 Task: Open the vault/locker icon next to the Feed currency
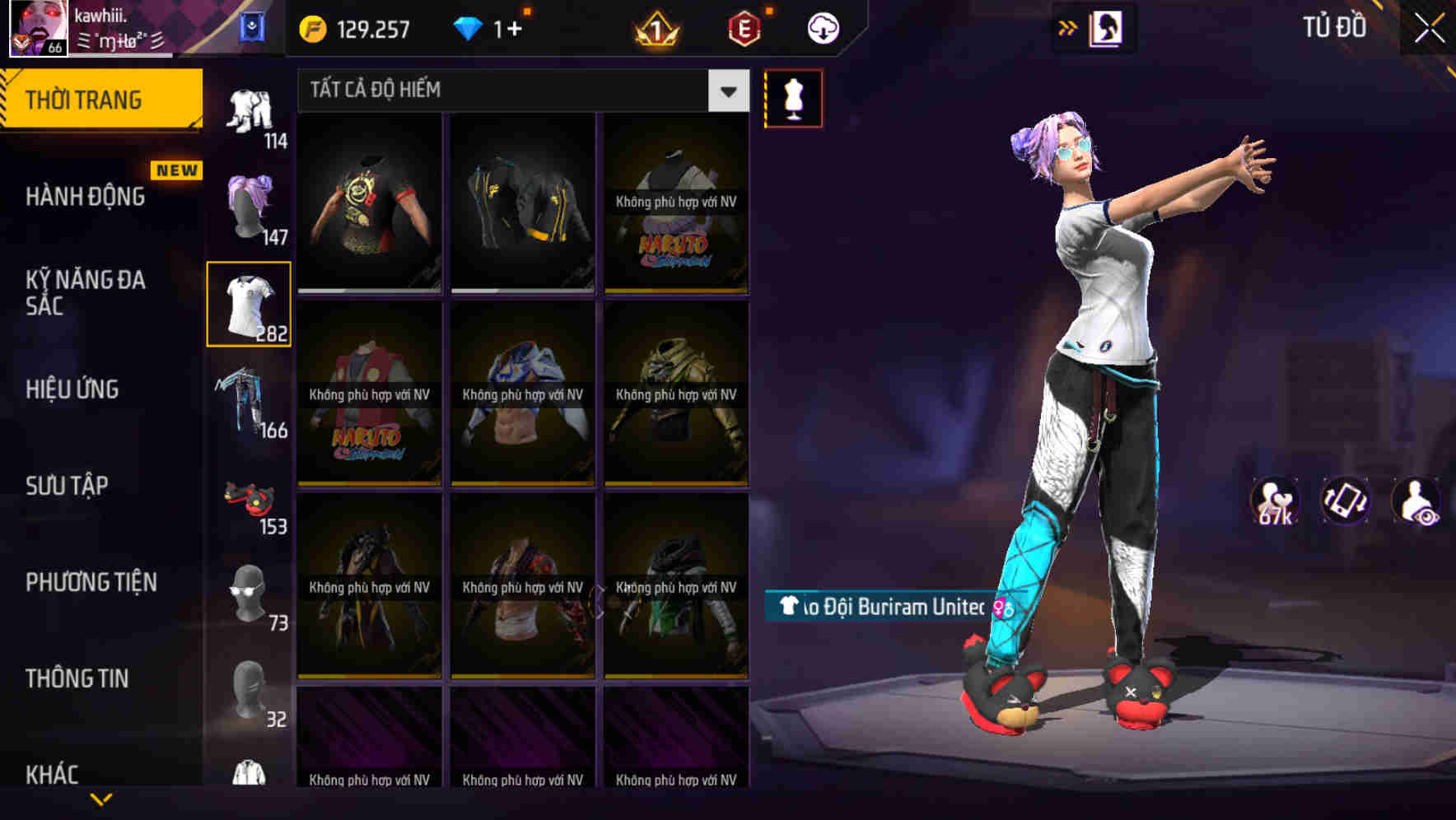click(254, 26)
